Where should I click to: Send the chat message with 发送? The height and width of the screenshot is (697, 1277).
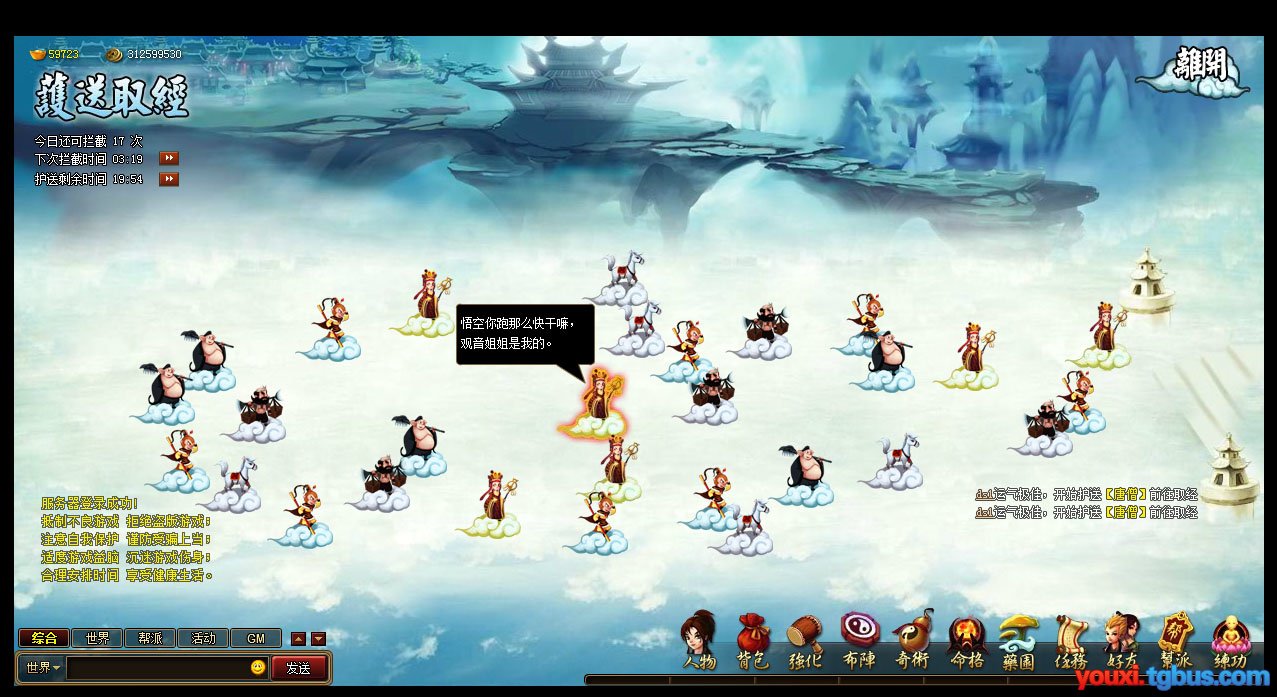click(298, 667)
